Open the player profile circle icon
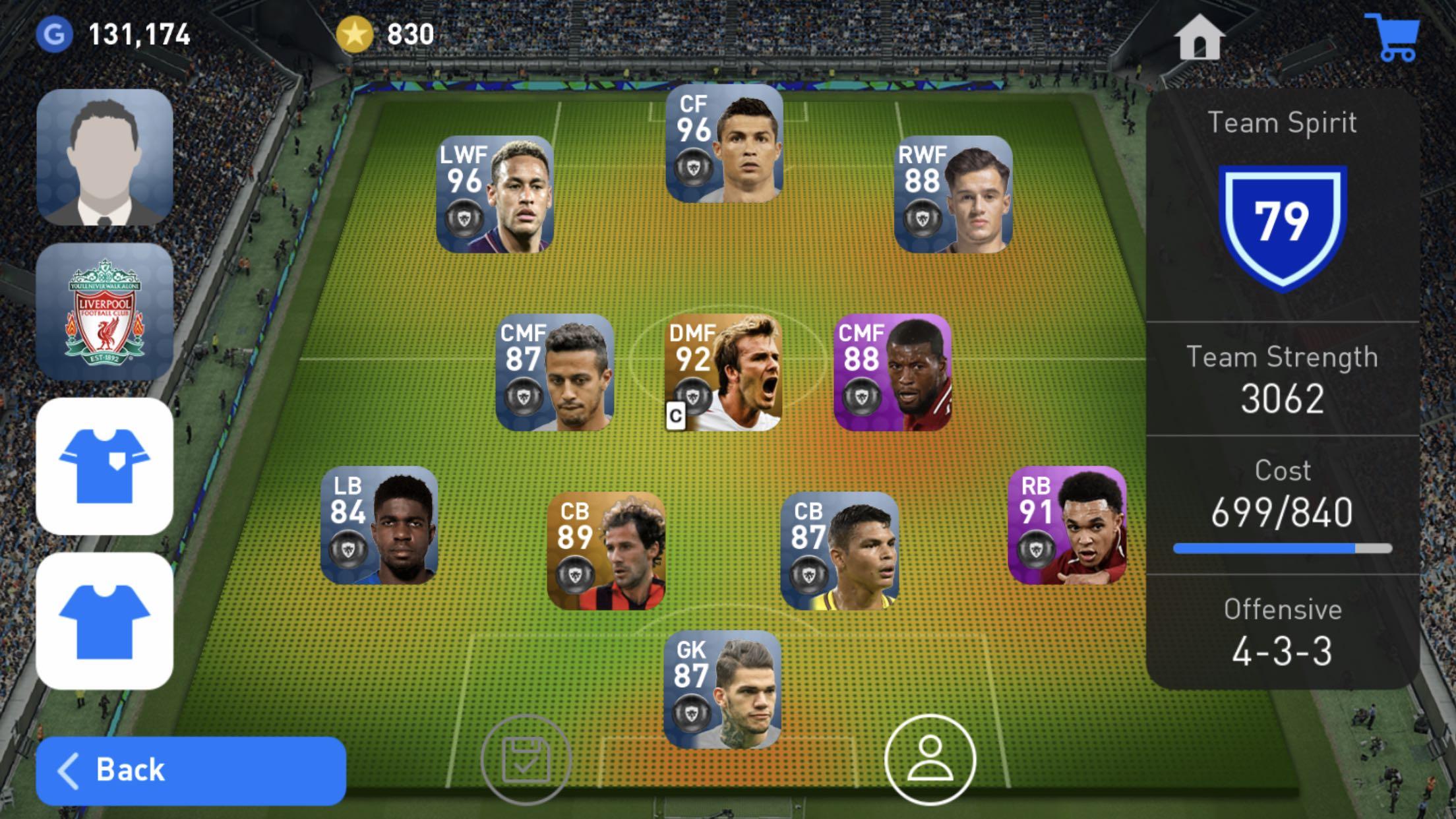The height and width of the screenshot is (819, 1456). (x=930, y=760)
